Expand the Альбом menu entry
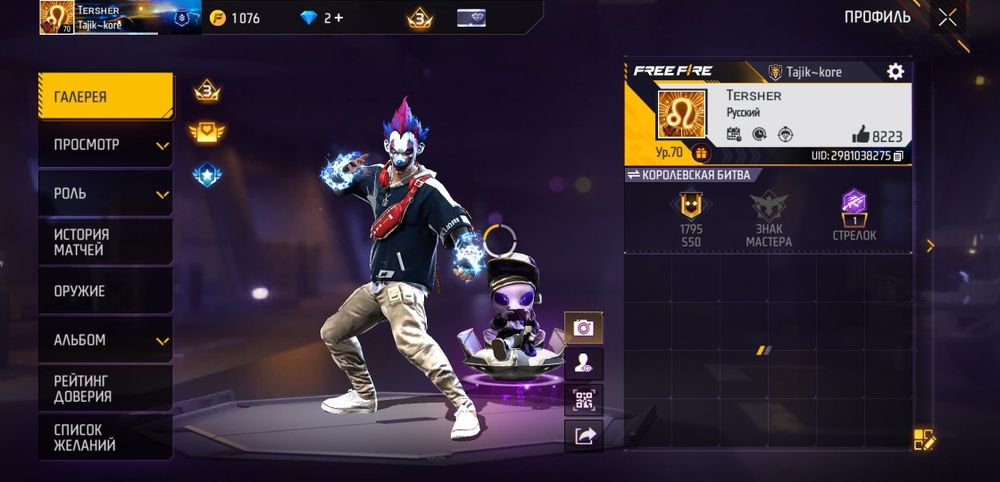Viewport: 1000px width, 482px height. pos(105,340)
